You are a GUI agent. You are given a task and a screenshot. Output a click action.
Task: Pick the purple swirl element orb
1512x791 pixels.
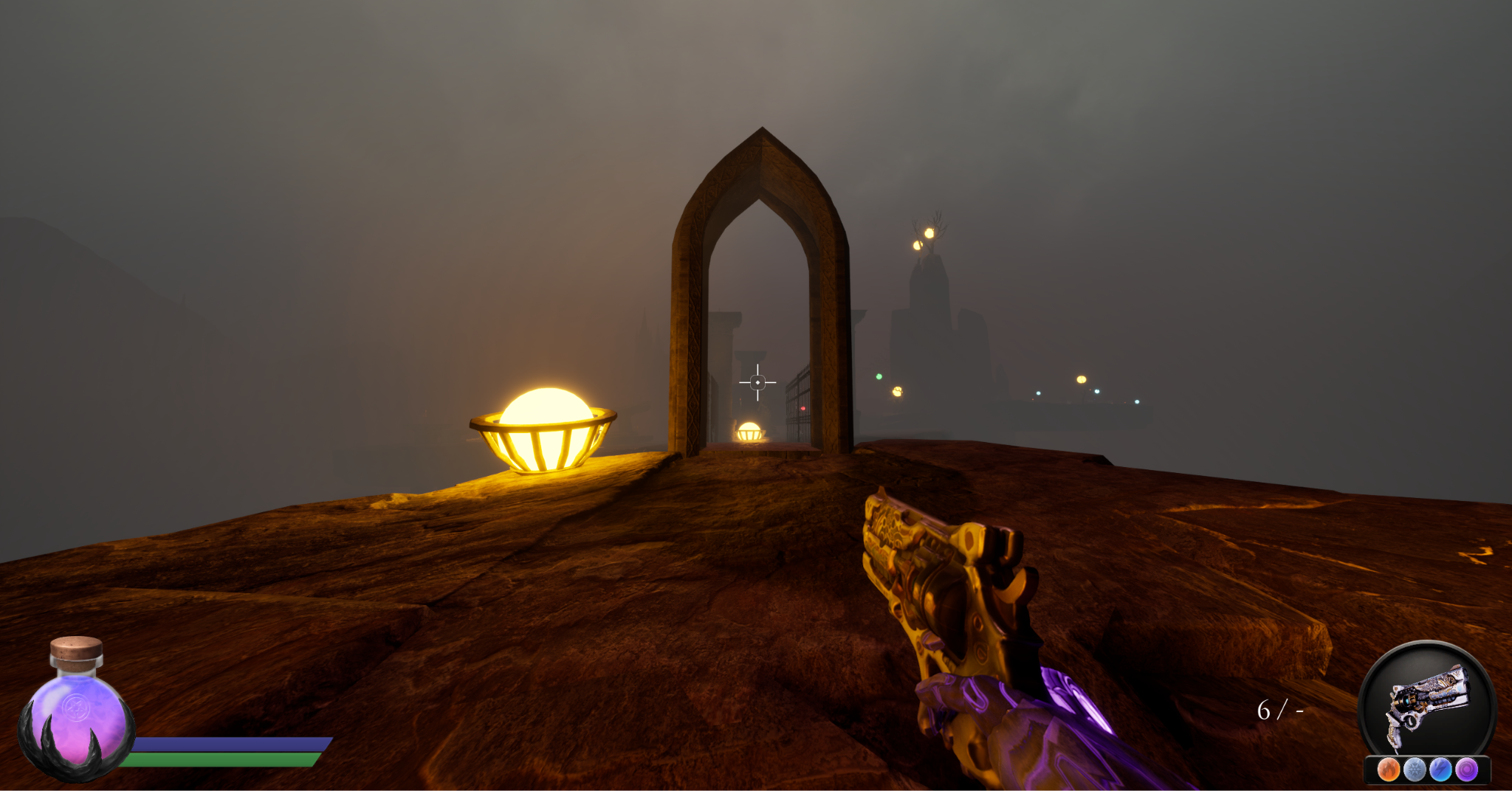(x=1466, y=770)
